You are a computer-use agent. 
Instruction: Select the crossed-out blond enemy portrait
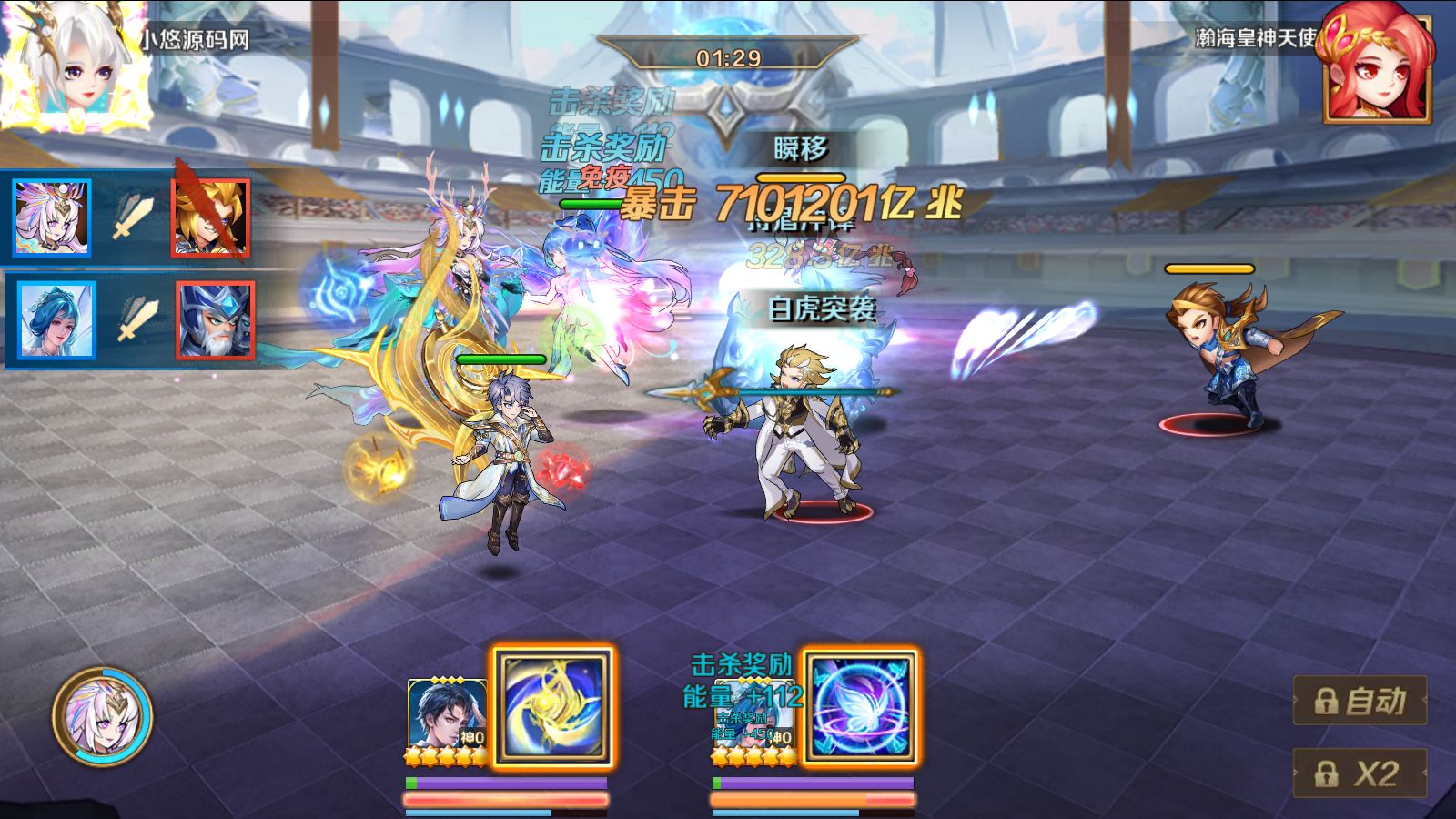coord(211,218)
